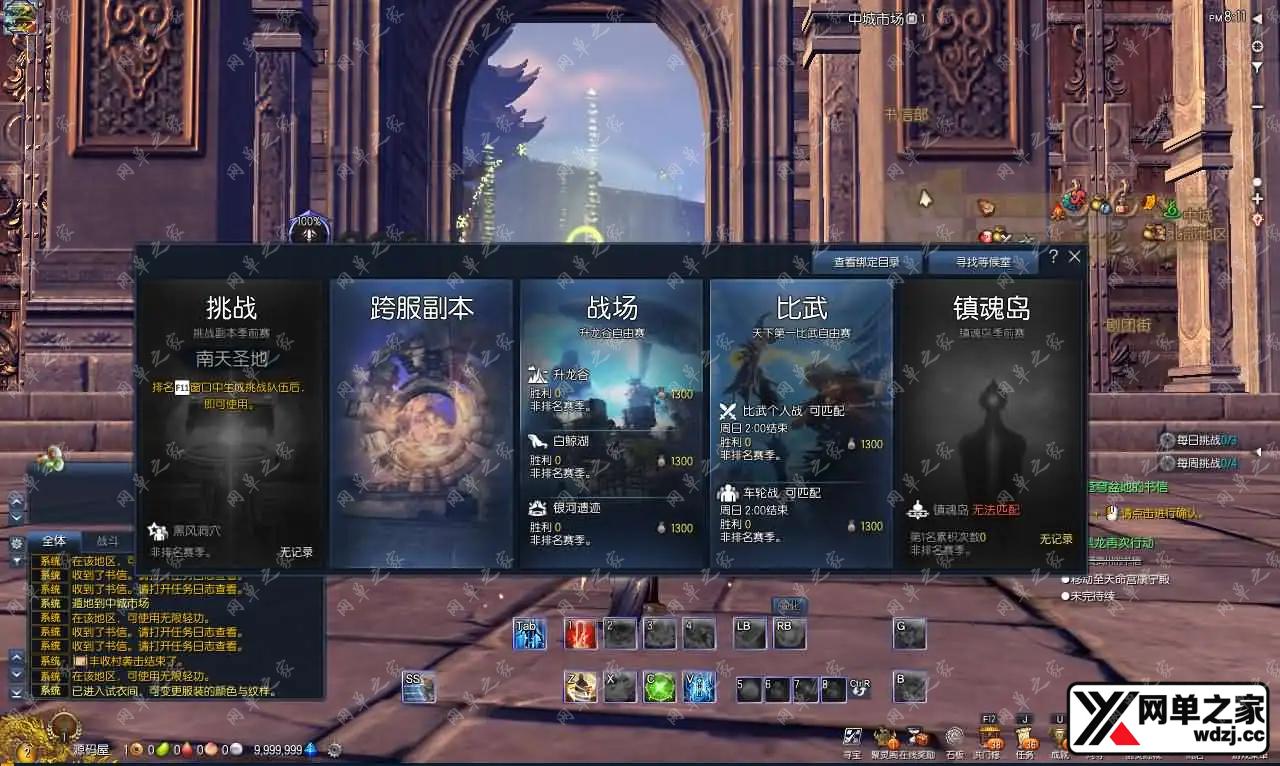Open the help question mark button

(1053, 257)
